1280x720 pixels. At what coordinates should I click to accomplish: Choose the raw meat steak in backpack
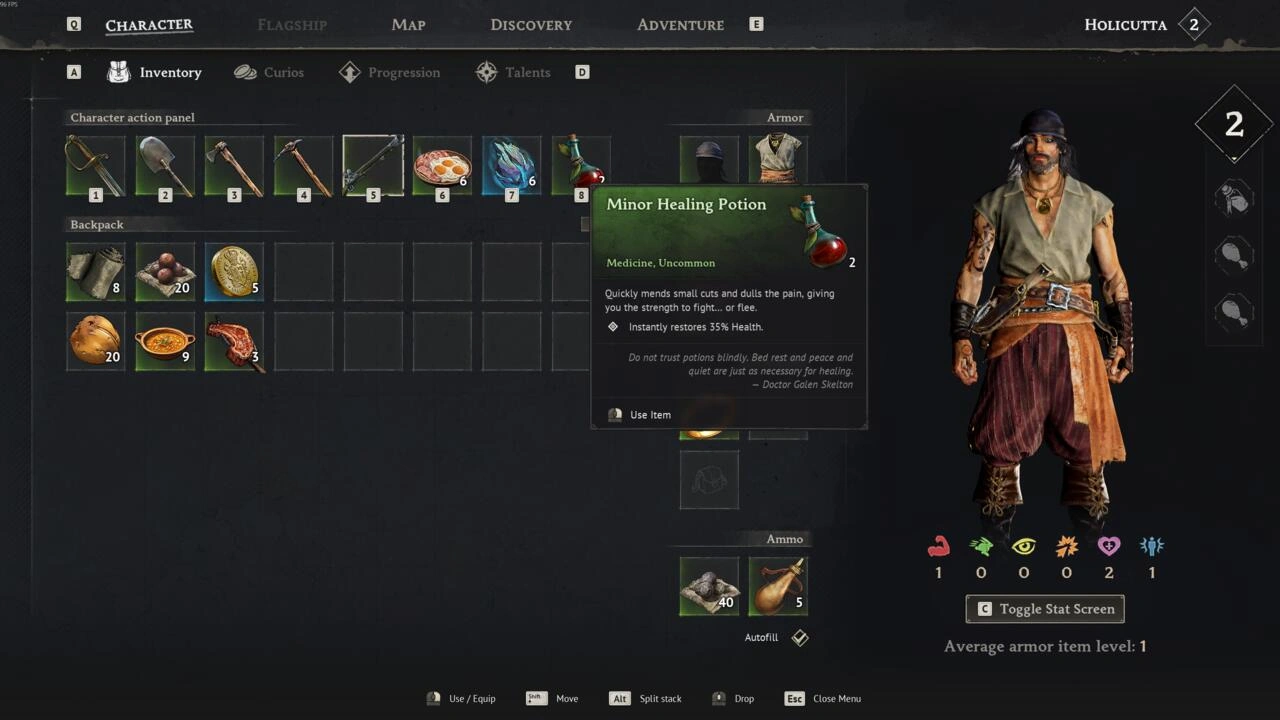click(x=234, y=341)
